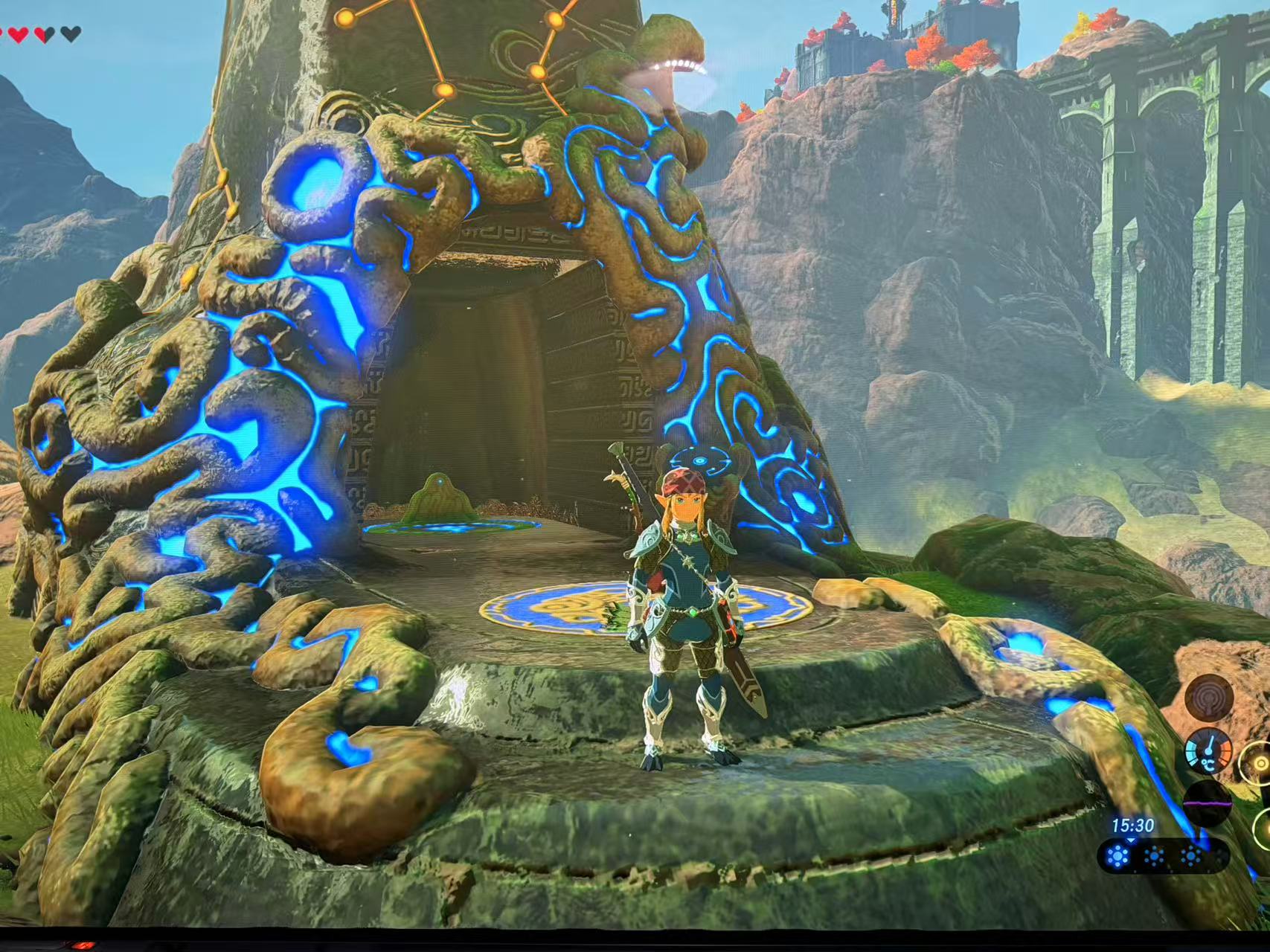Select the Sheikah Sensor icon
The width and height of the screenshot is (1270, 952).
pyautogui.click(x=1209, y=698)
